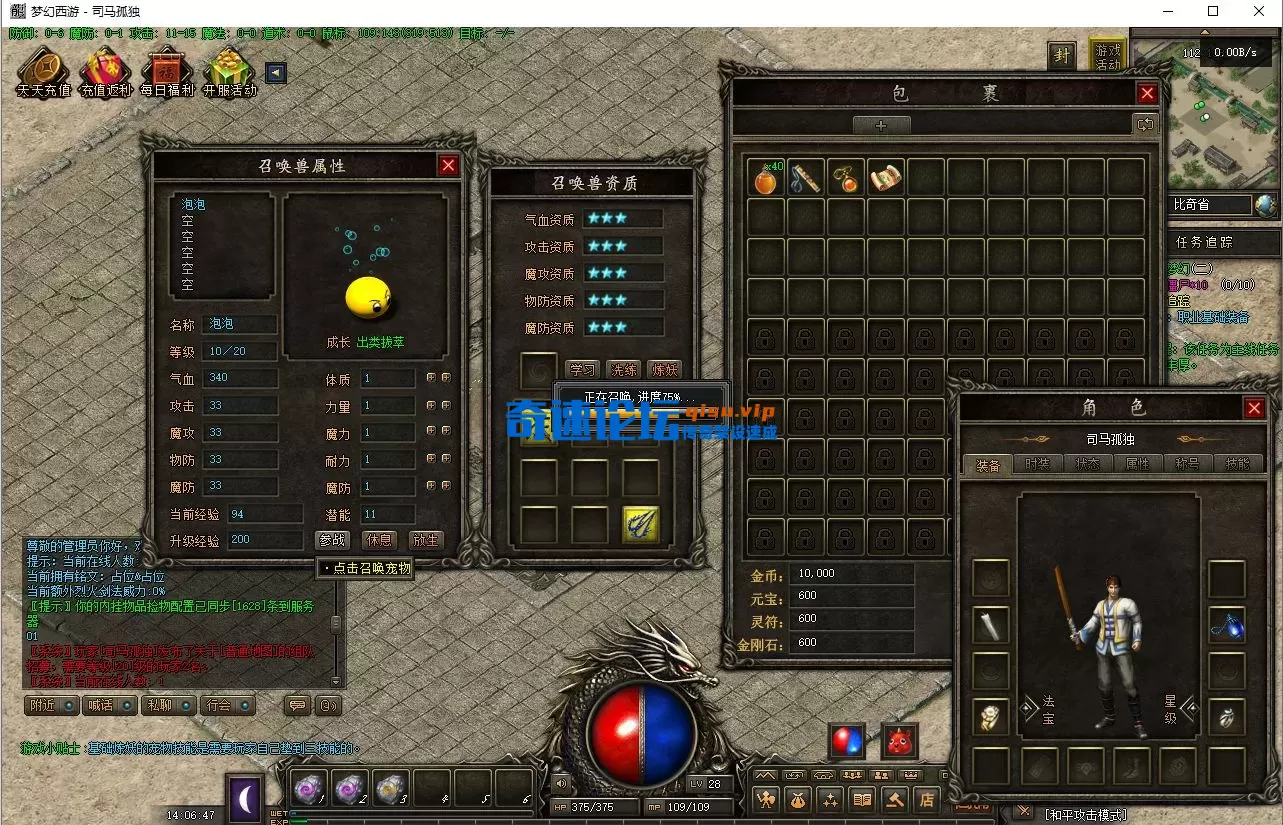Switch to the 技能 tab in character panel

[1238, 463]
